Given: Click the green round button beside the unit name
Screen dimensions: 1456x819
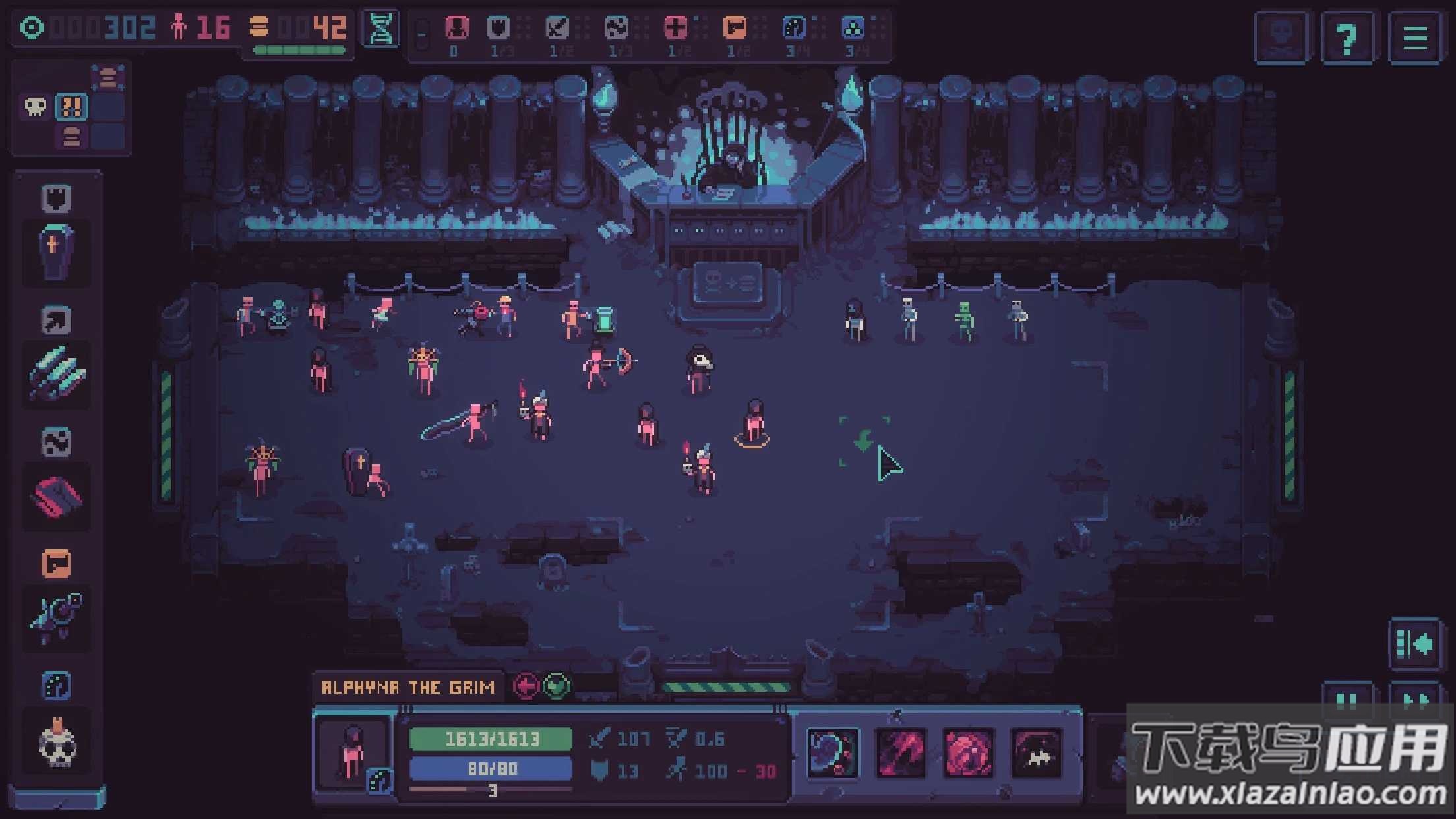Looking at the screenshot, I should (x=557, y=686).
